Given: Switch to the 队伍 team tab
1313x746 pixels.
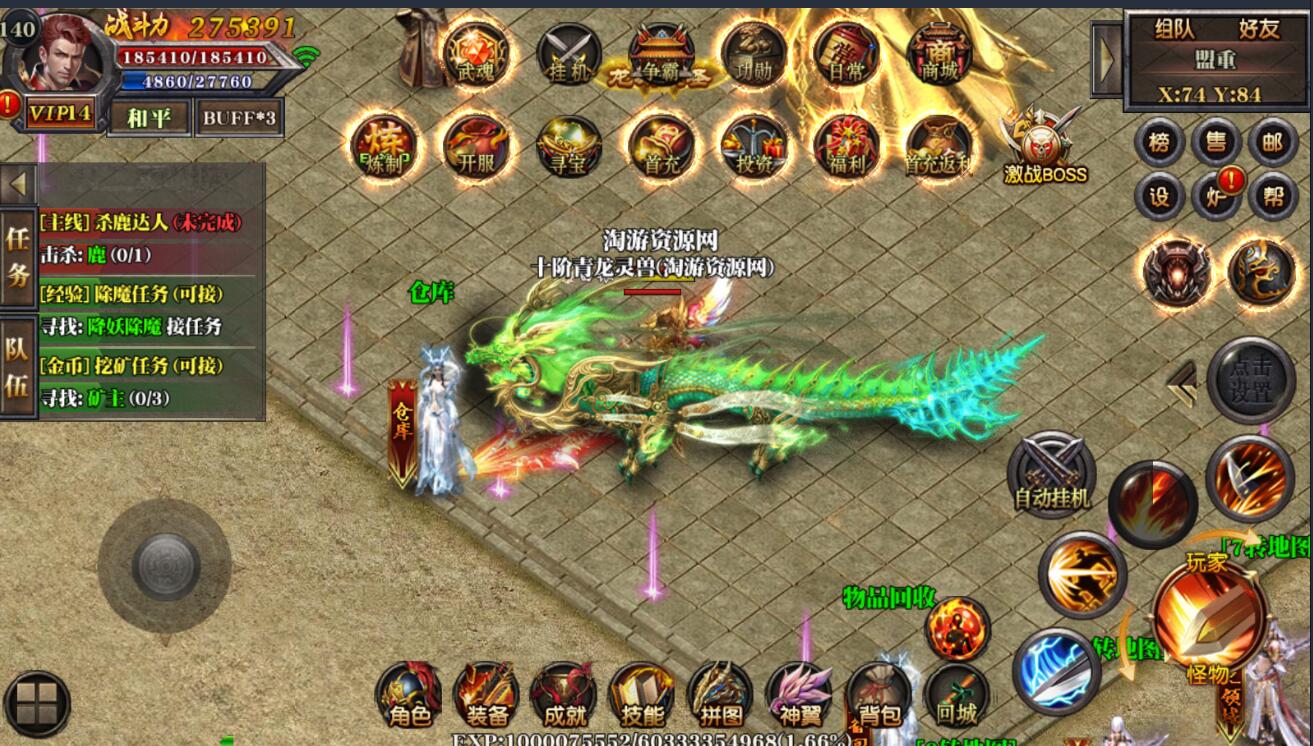Looking at the screenshot, I should [17, 368].
